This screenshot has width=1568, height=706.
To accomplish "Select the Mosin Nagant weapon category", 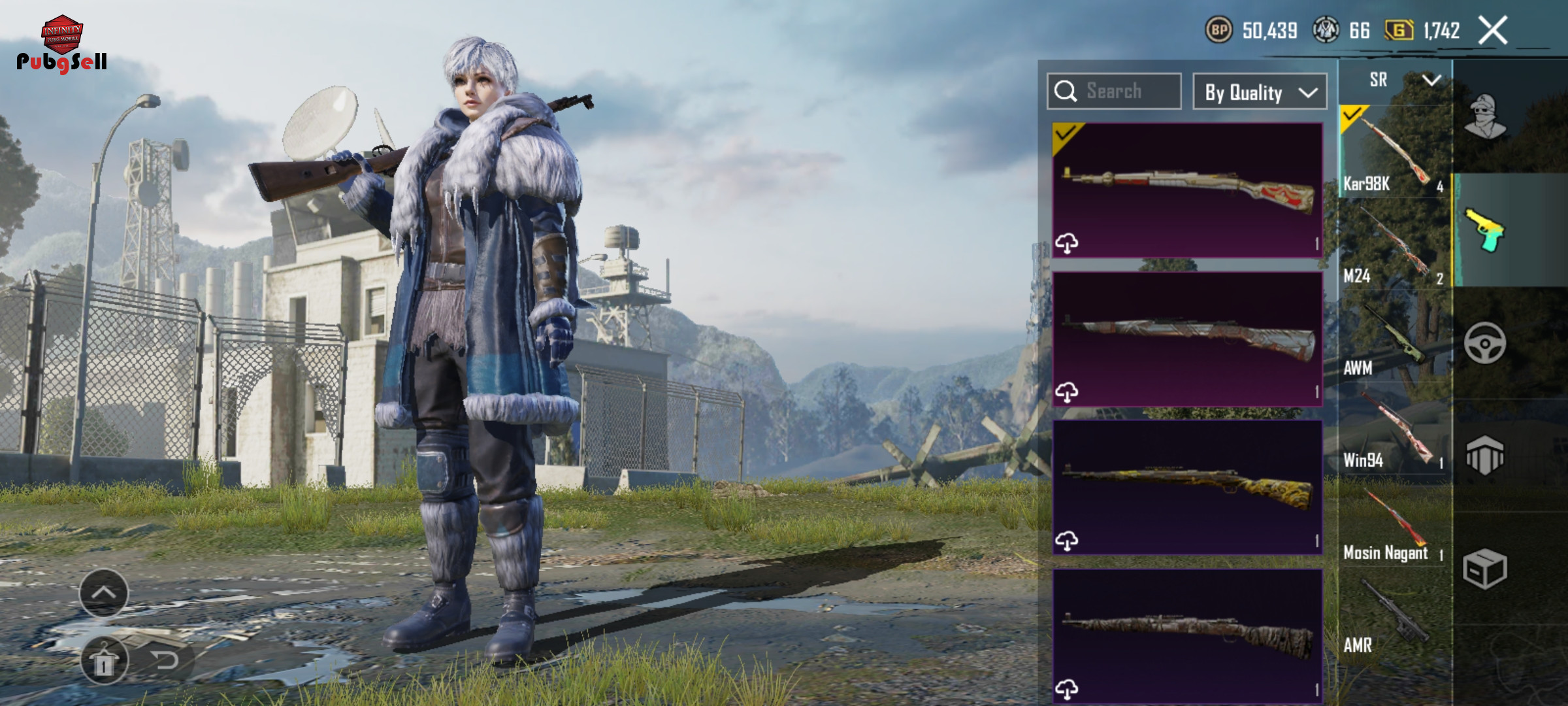I will pos(1394,524).
